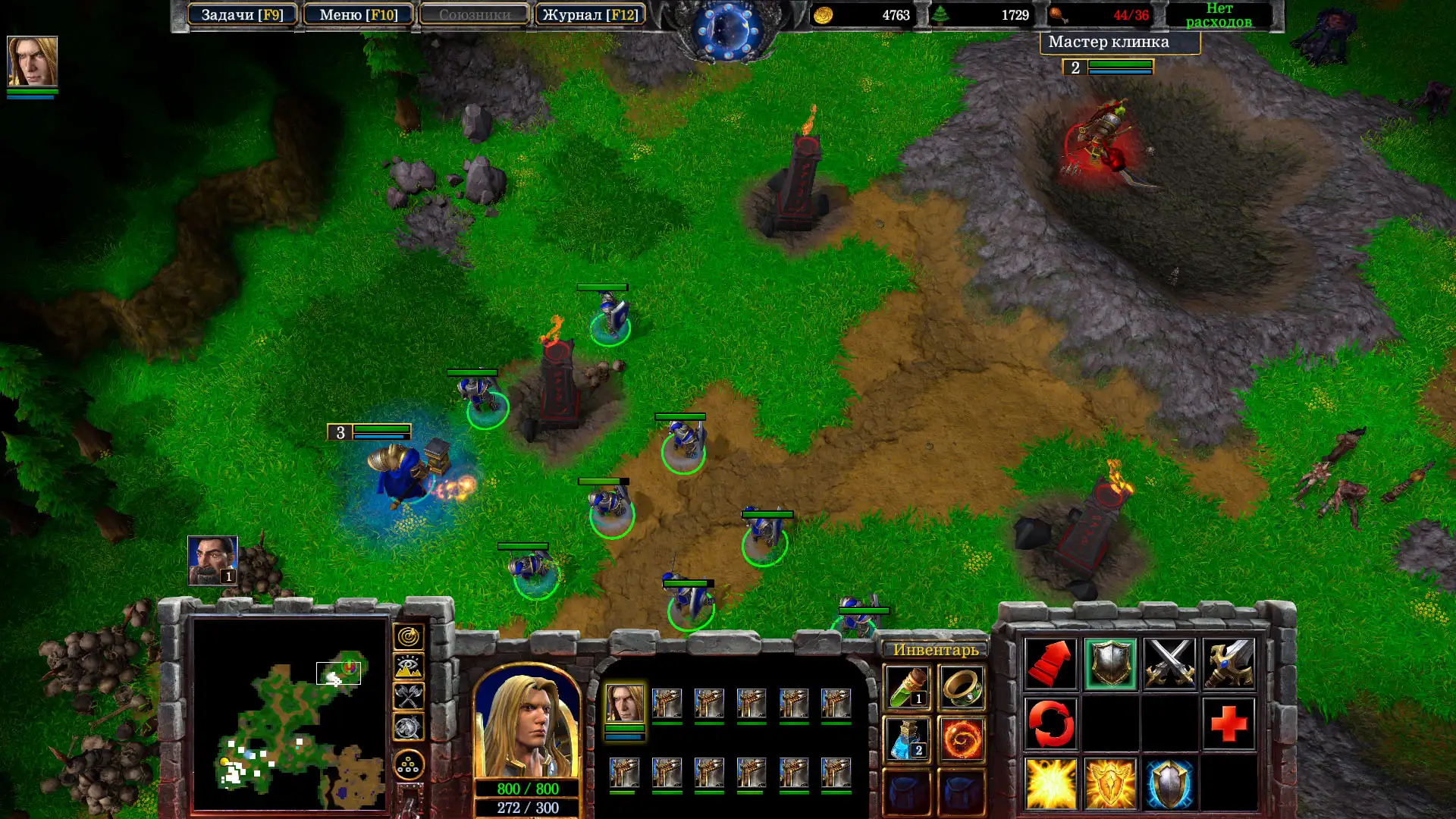Use the green potion in inventory
Image resolution: width=1456 pixels, height=819 pixels.
tap(907, 687)
